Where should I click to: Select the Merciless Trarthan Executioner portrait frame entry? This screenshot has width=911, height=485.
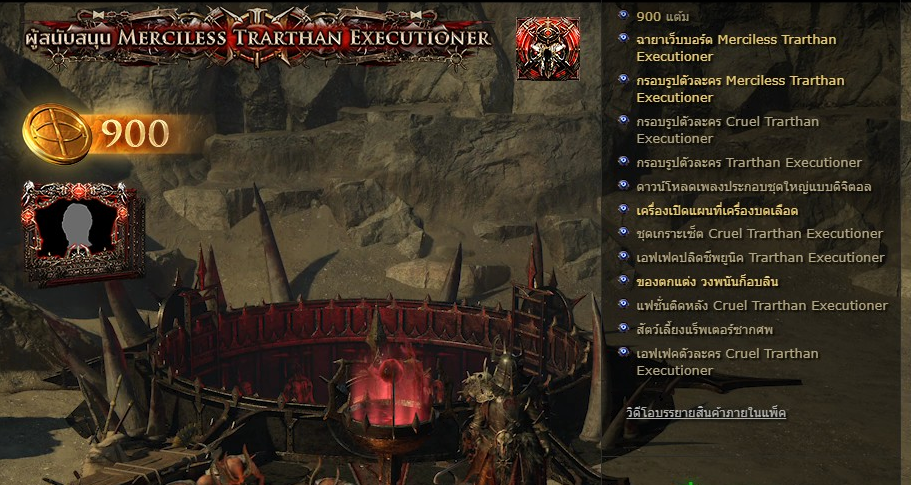(739, 89)
